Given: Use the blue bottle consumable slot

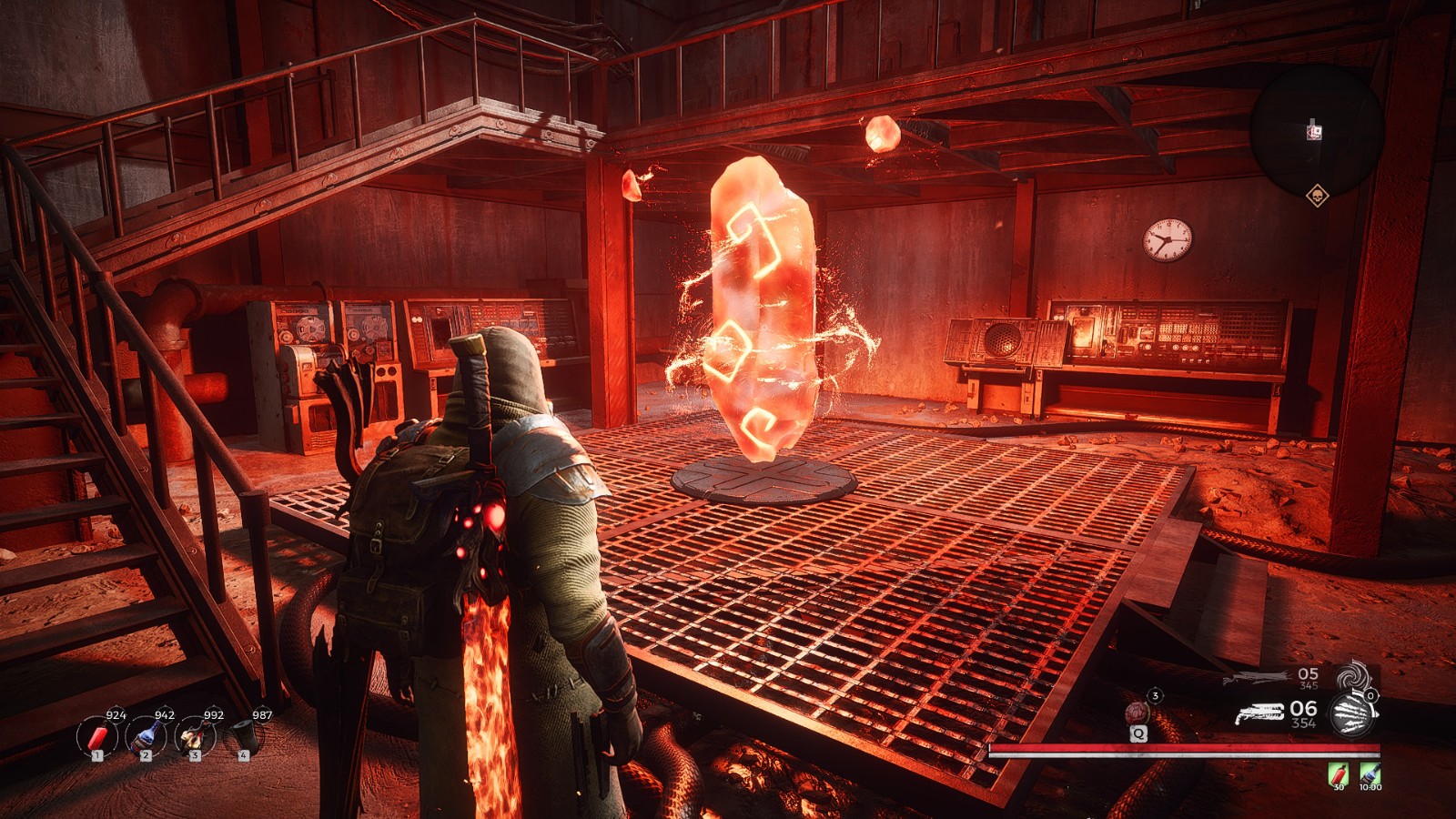Looking at the screenshot, I should click(x=145, y=736).
